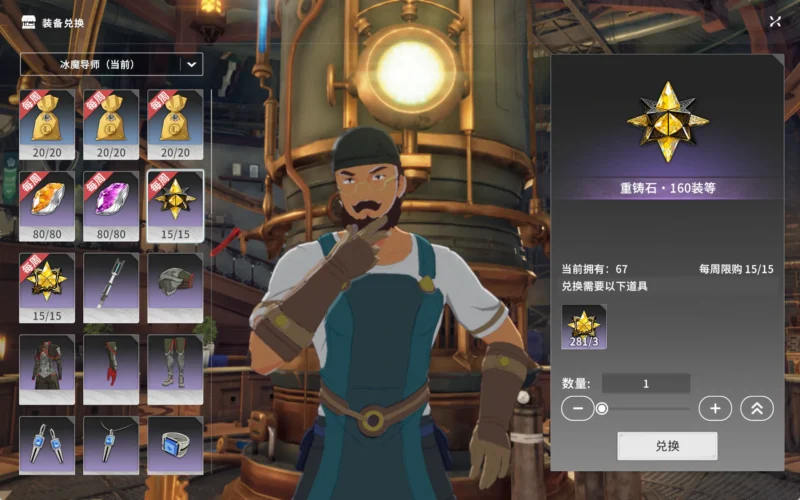The width and height of the screenshot is (800, 500).
Task: Click the 兑换 exchange button
Action: click(667, 446)
